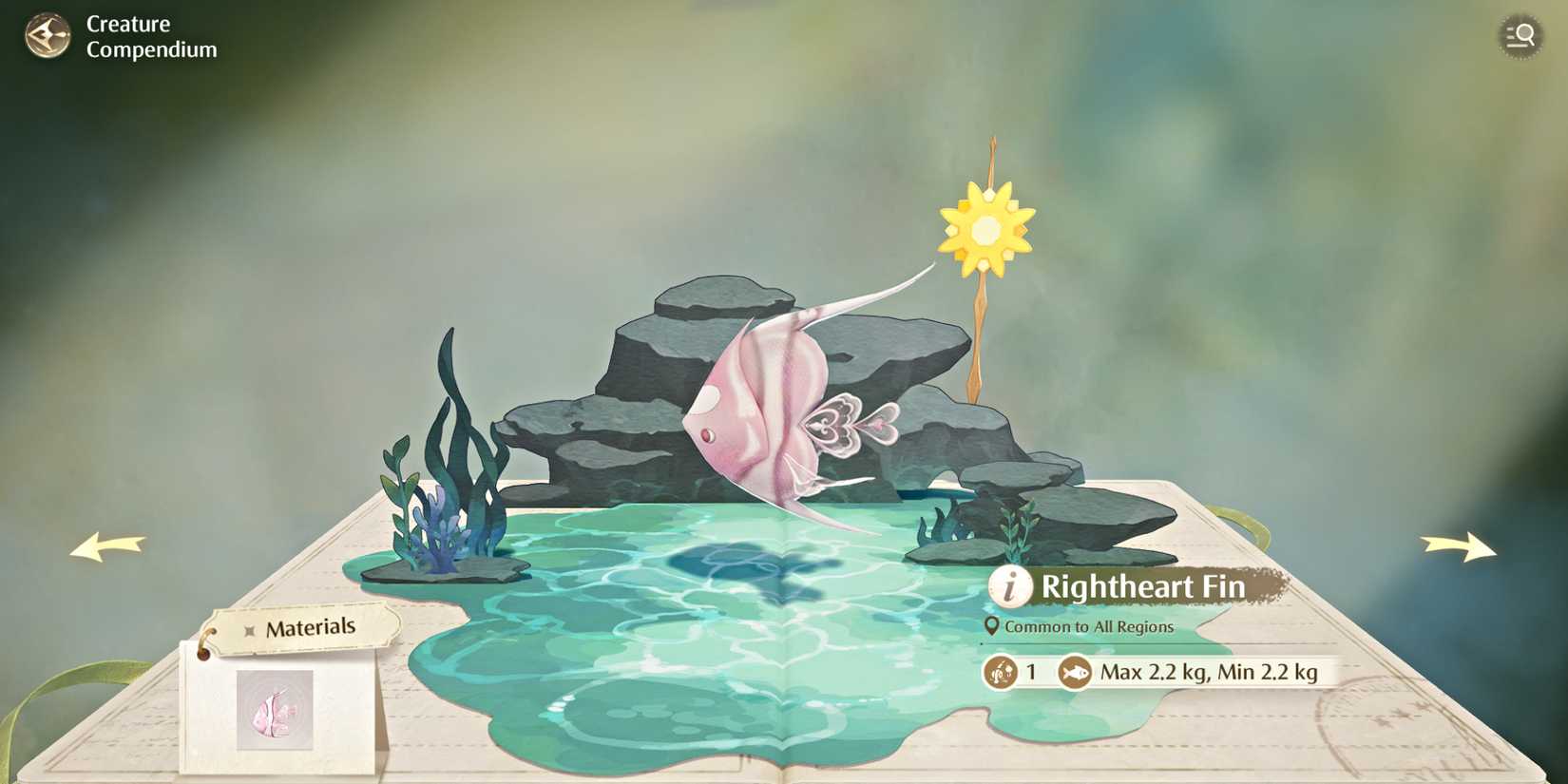Click the Common to All Regions text
Viewport: 1568px width, 784px height.
point(1090,627)
